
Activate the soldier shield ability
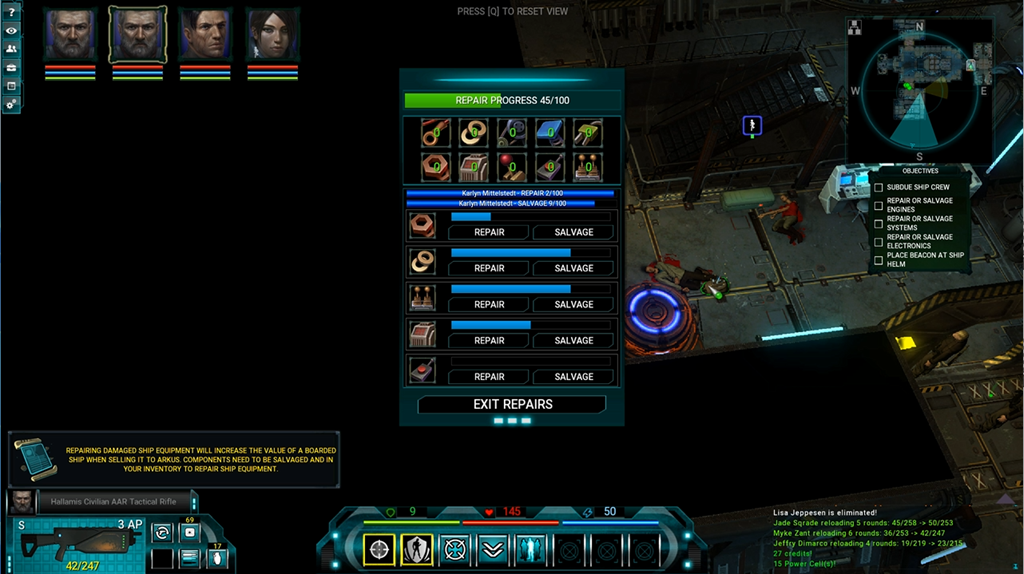point(416,549)
